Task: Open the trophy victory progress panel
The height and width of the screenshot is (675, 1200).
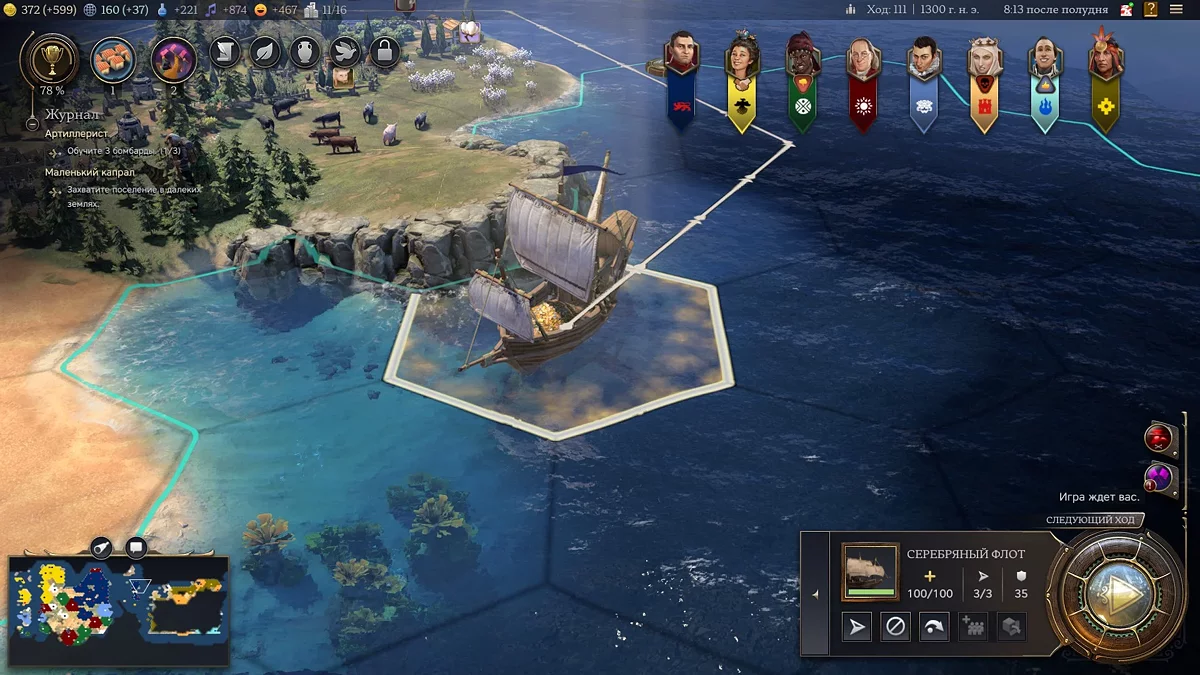Action: pos(48,59)
